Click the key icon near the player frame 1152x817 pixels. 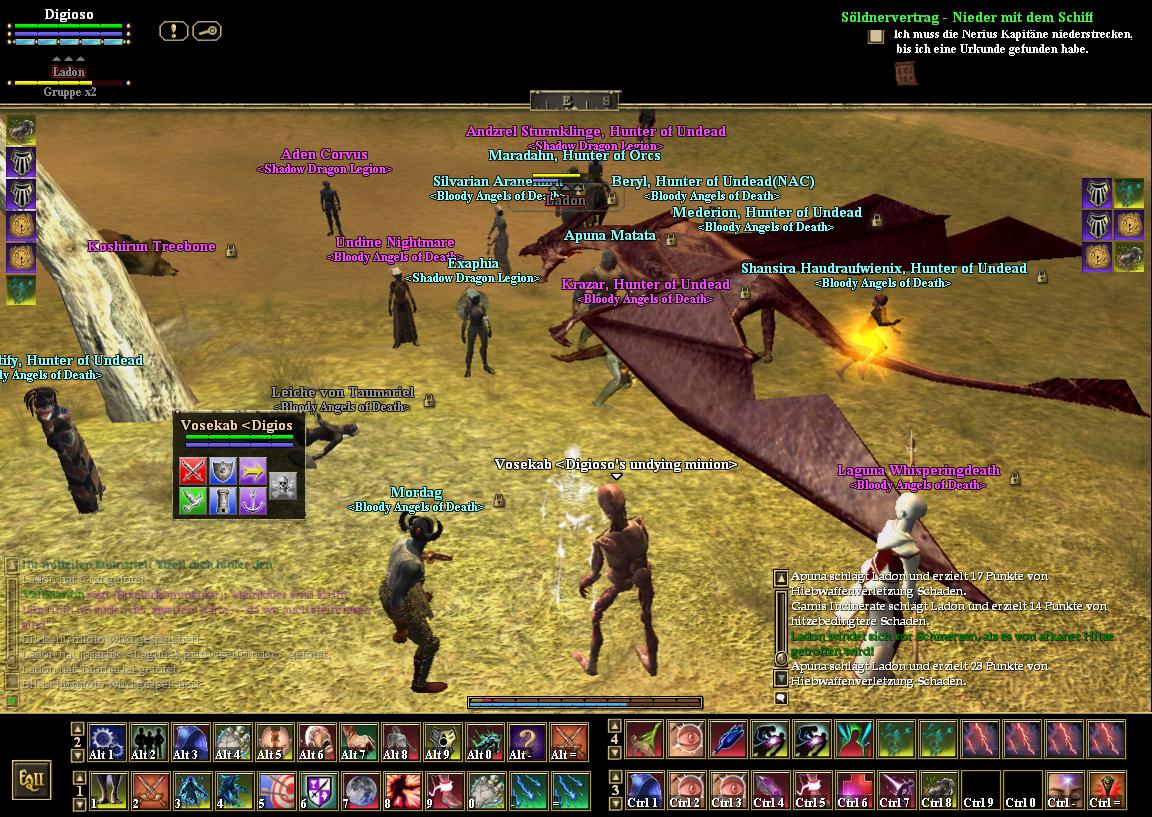tap(206, 31)
